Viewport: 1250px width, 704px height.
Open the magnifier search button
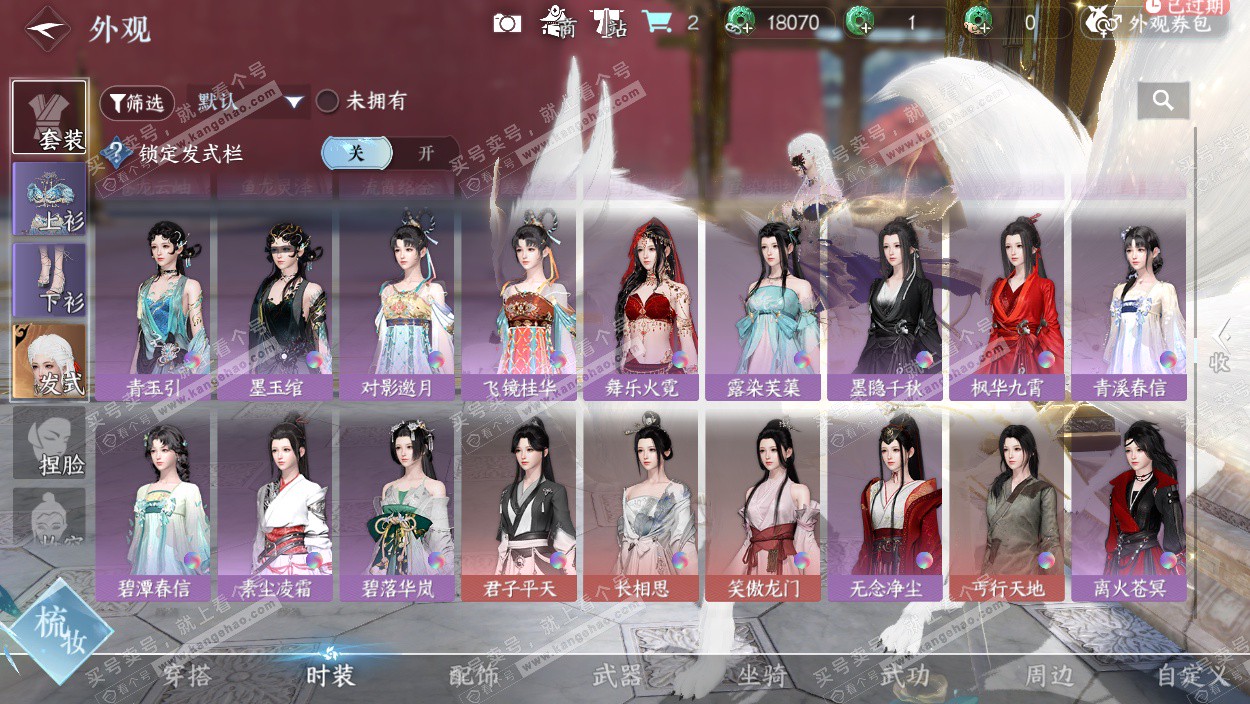tap(1162, 100)
